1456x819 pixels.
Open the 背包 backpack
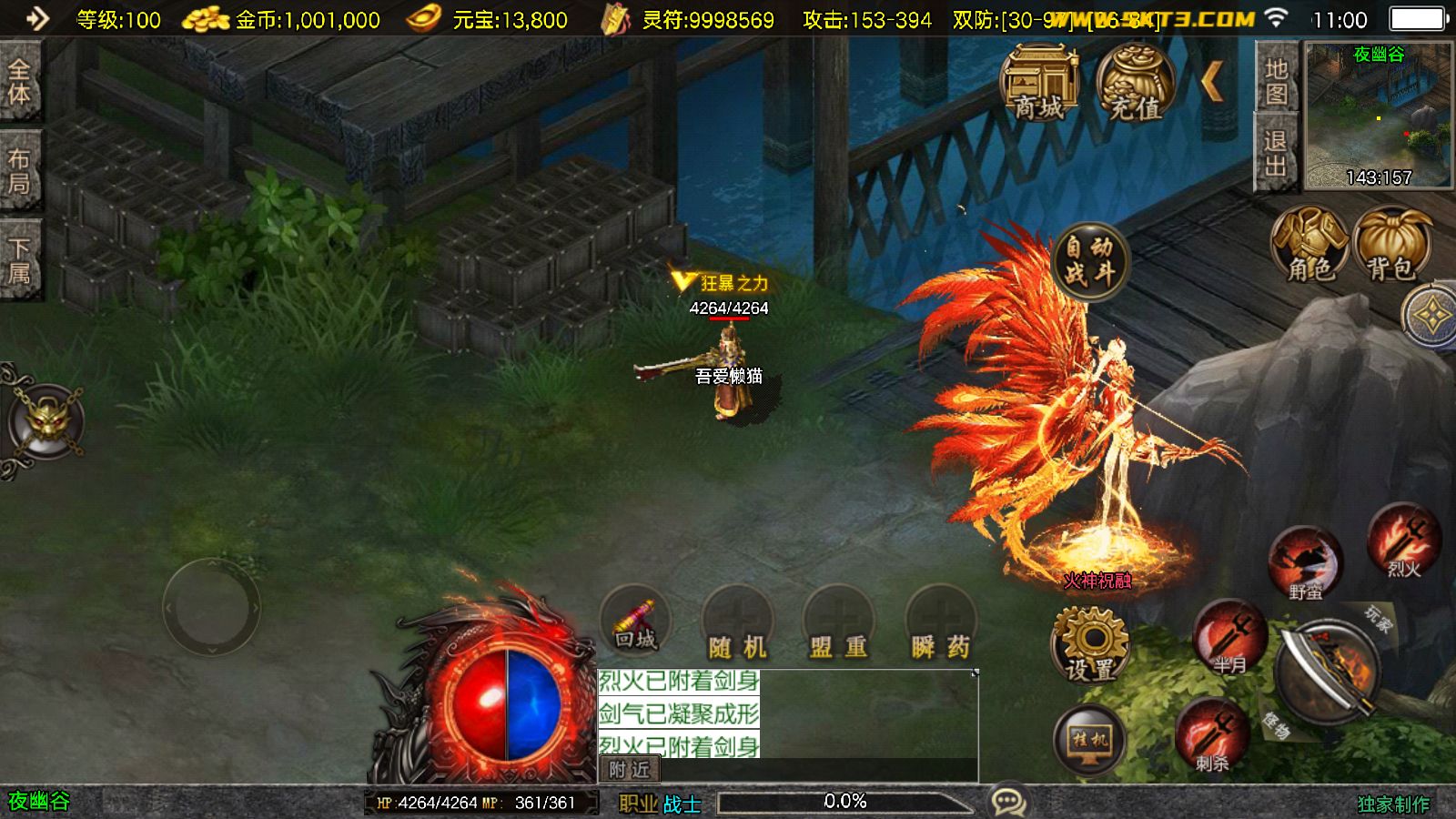tap(1391, 245)
